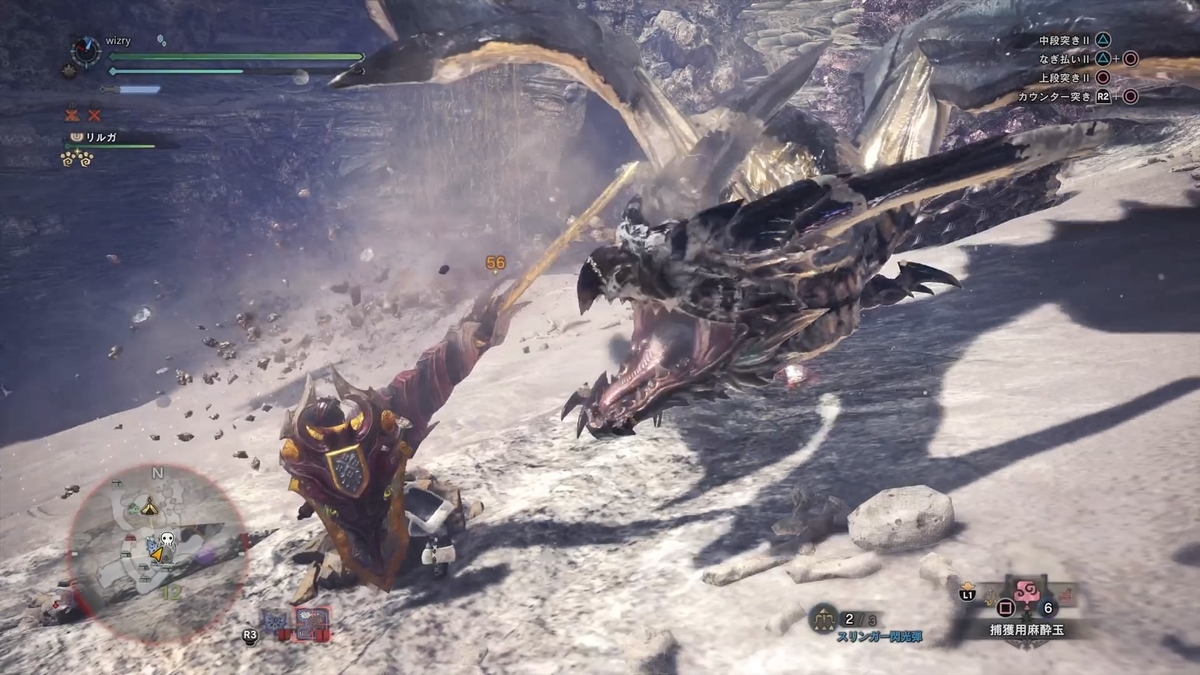
Task: Select the item to the left of tranq bomb
Action: 988,594
